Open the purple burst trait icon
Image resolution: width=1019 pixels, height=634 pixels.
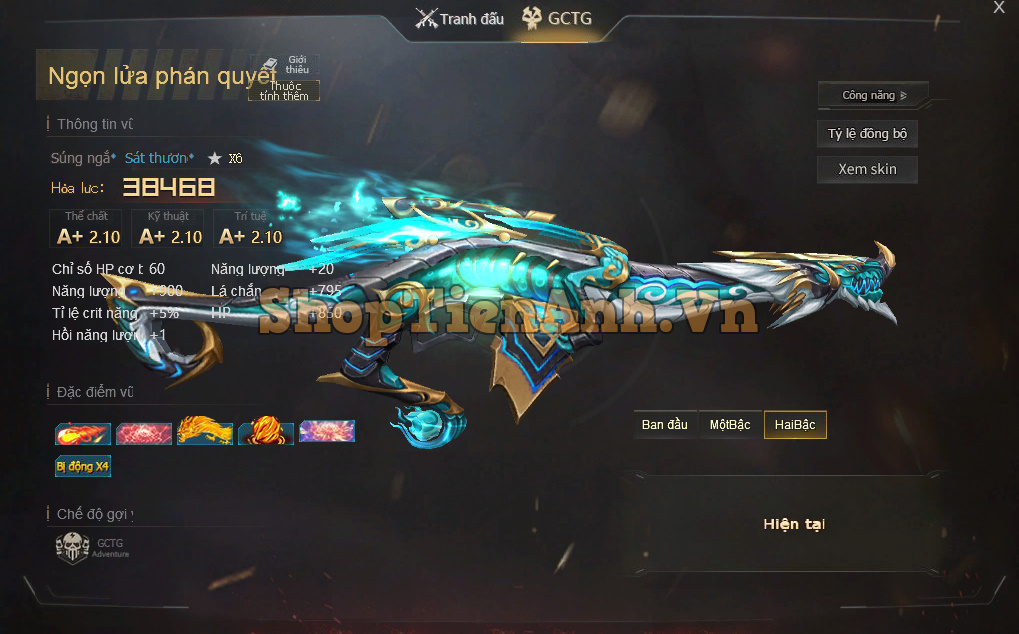(x=327, y=433)
